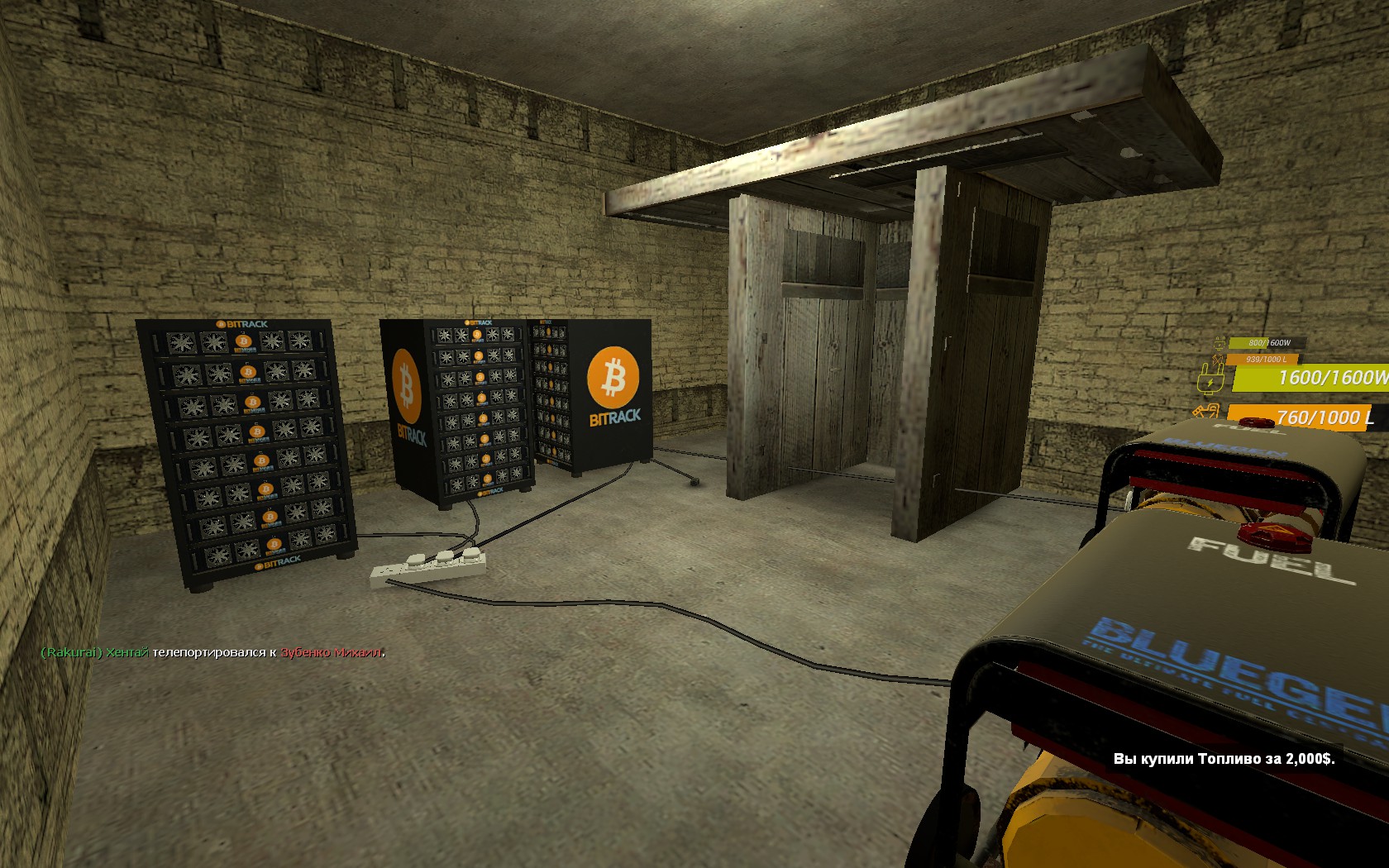Image resolution: width=1389 pixels, height=868 pixels.
Task: Select the generator fuel icon beside 760/1000 L
Action: click(1206, 411)
